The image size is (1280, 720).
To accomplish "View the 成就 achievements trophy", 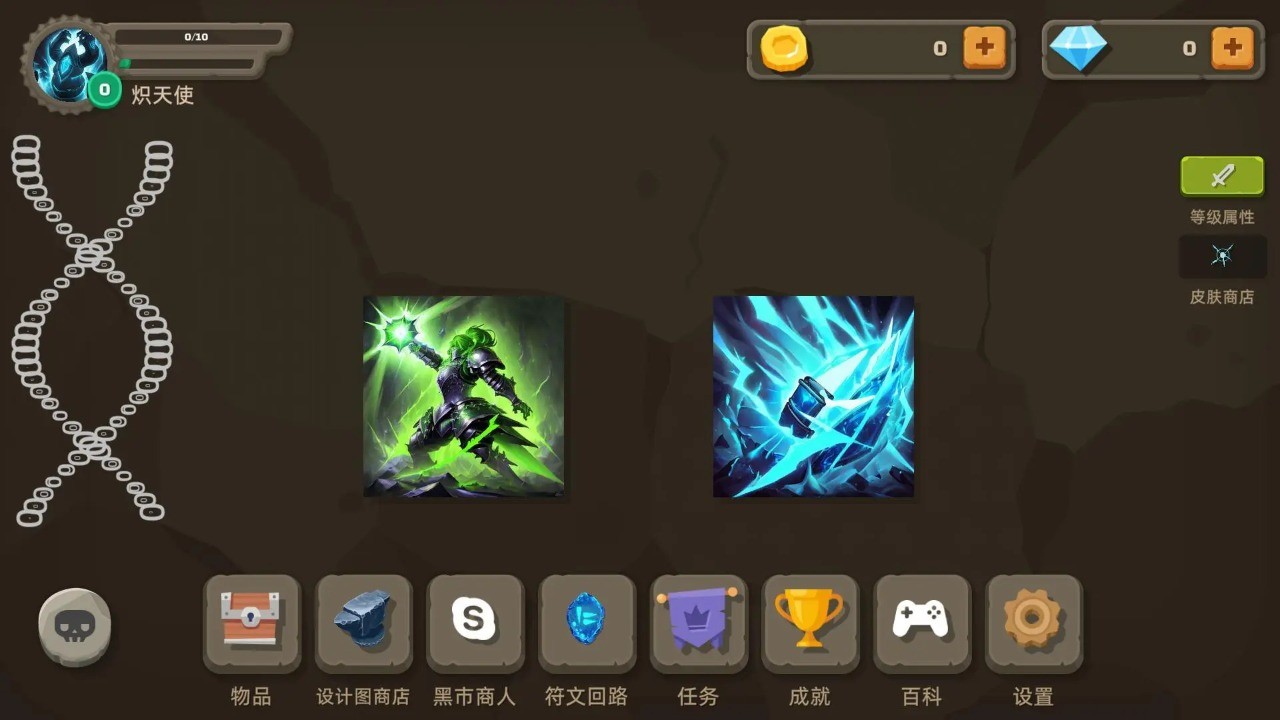I will (x=810, y=620).
